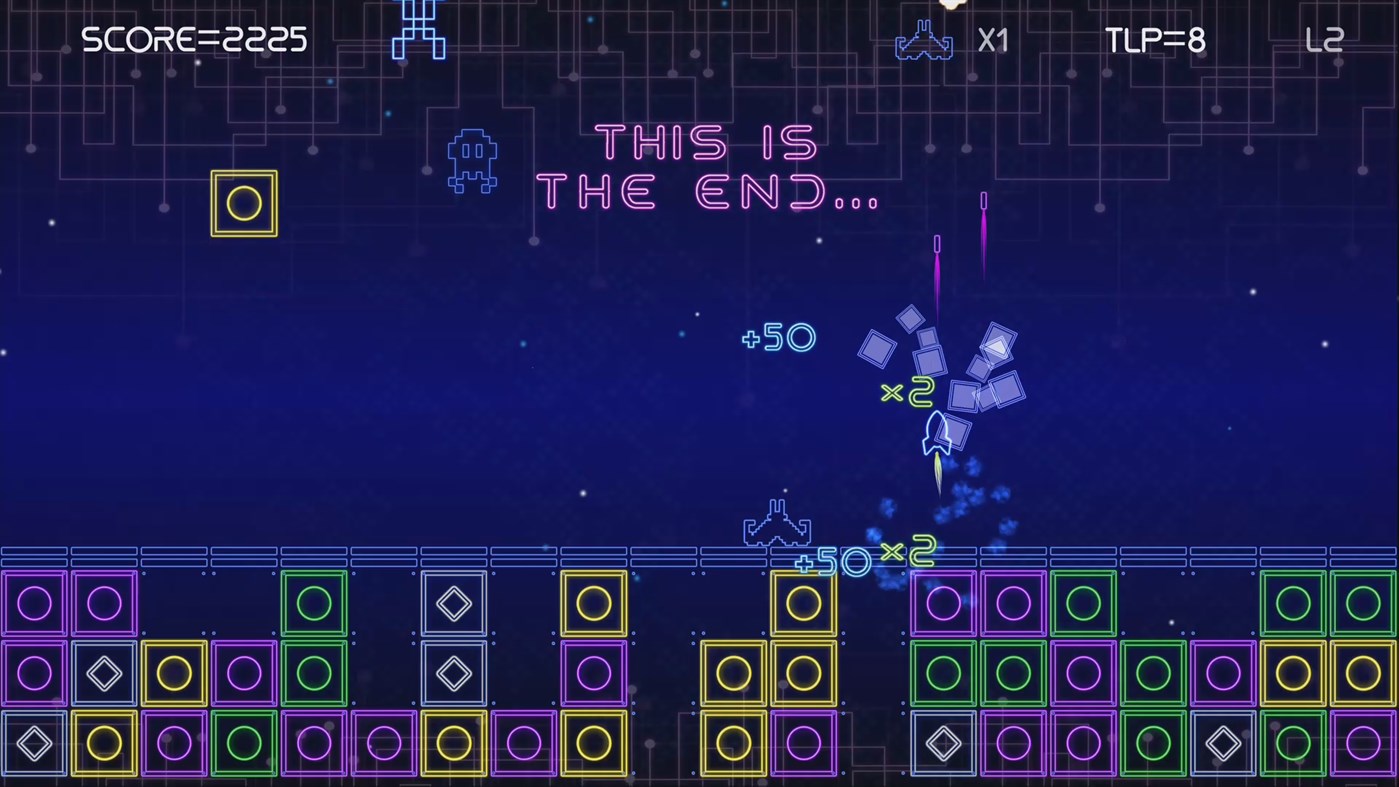1399x787 pixels.
Task: Toggle the yellow circle block near screen bottom
Action: [104, 744]
